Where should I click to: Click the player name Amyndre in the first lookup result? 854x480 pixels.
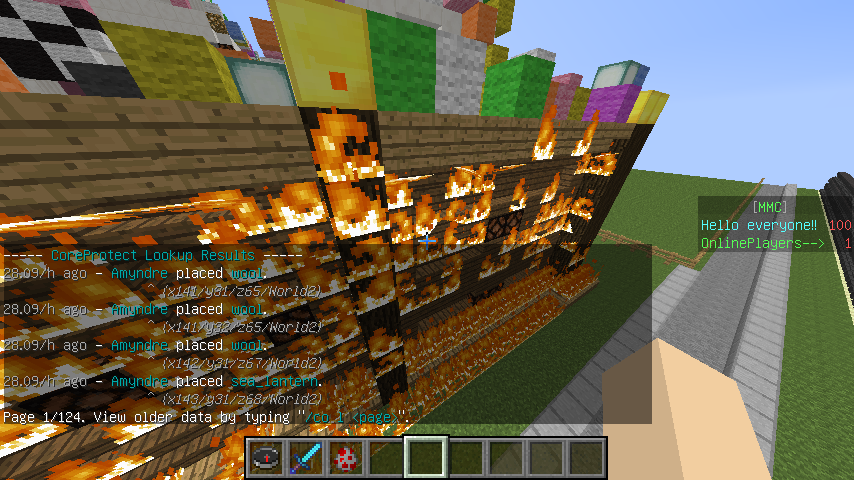(139, 272)
